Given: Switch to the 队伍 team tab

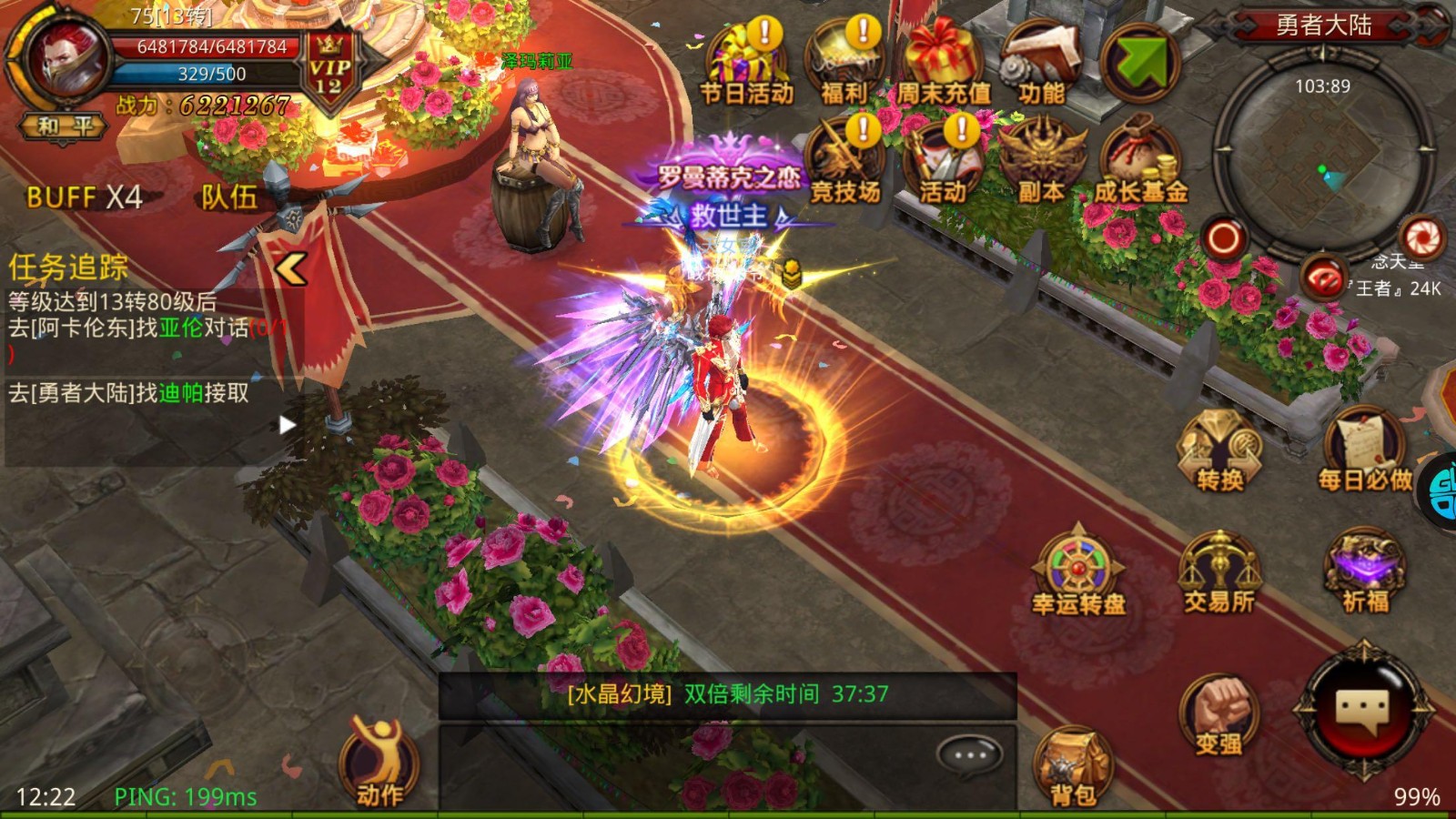Looking at the screenshot, I should coord(229,197).
